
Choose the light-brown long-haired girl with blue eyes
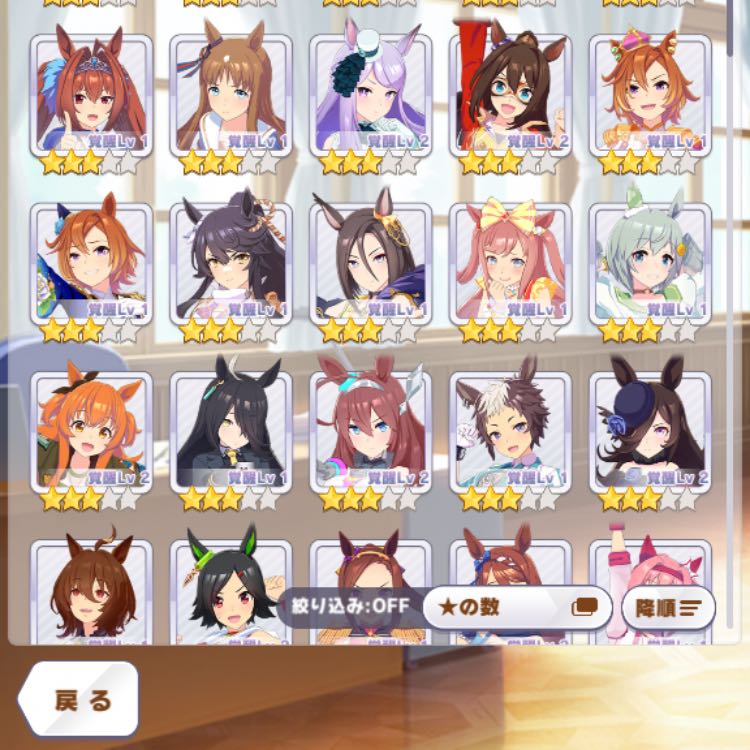pyautogui.click(x=231, y=95)
